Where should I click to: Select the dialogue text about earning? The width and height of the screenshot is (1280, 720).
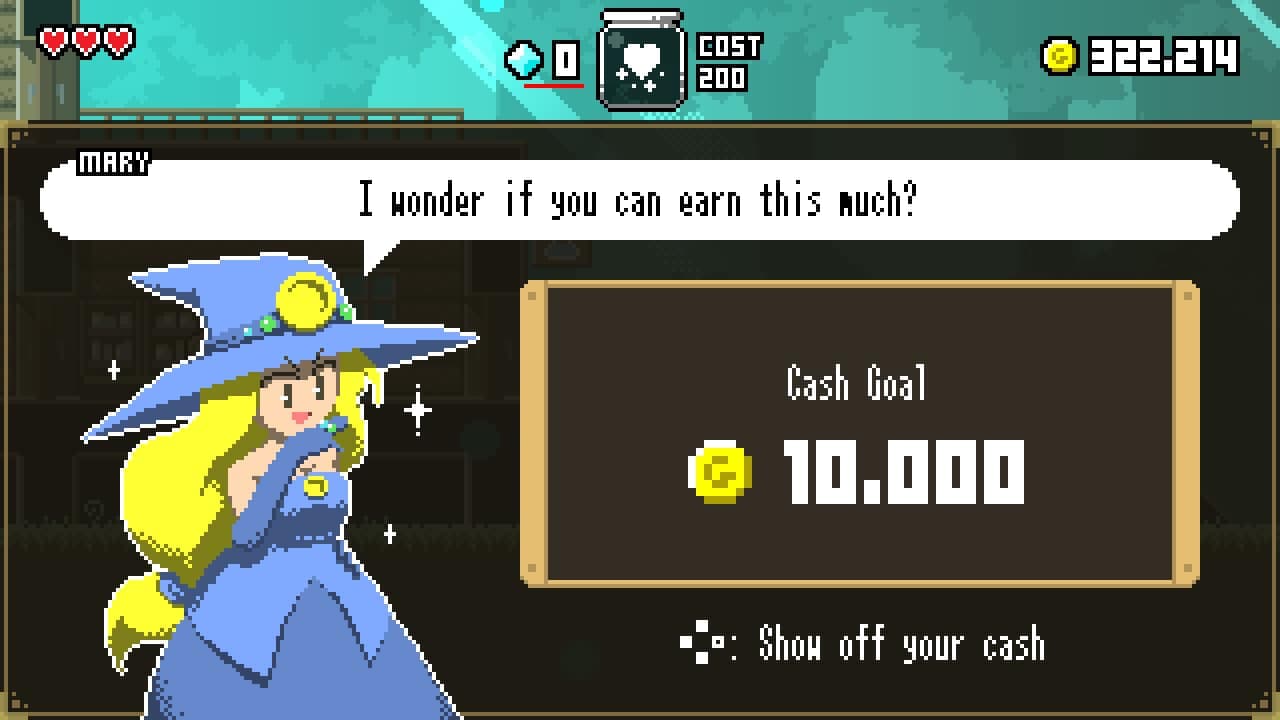(x=640, y=200)
